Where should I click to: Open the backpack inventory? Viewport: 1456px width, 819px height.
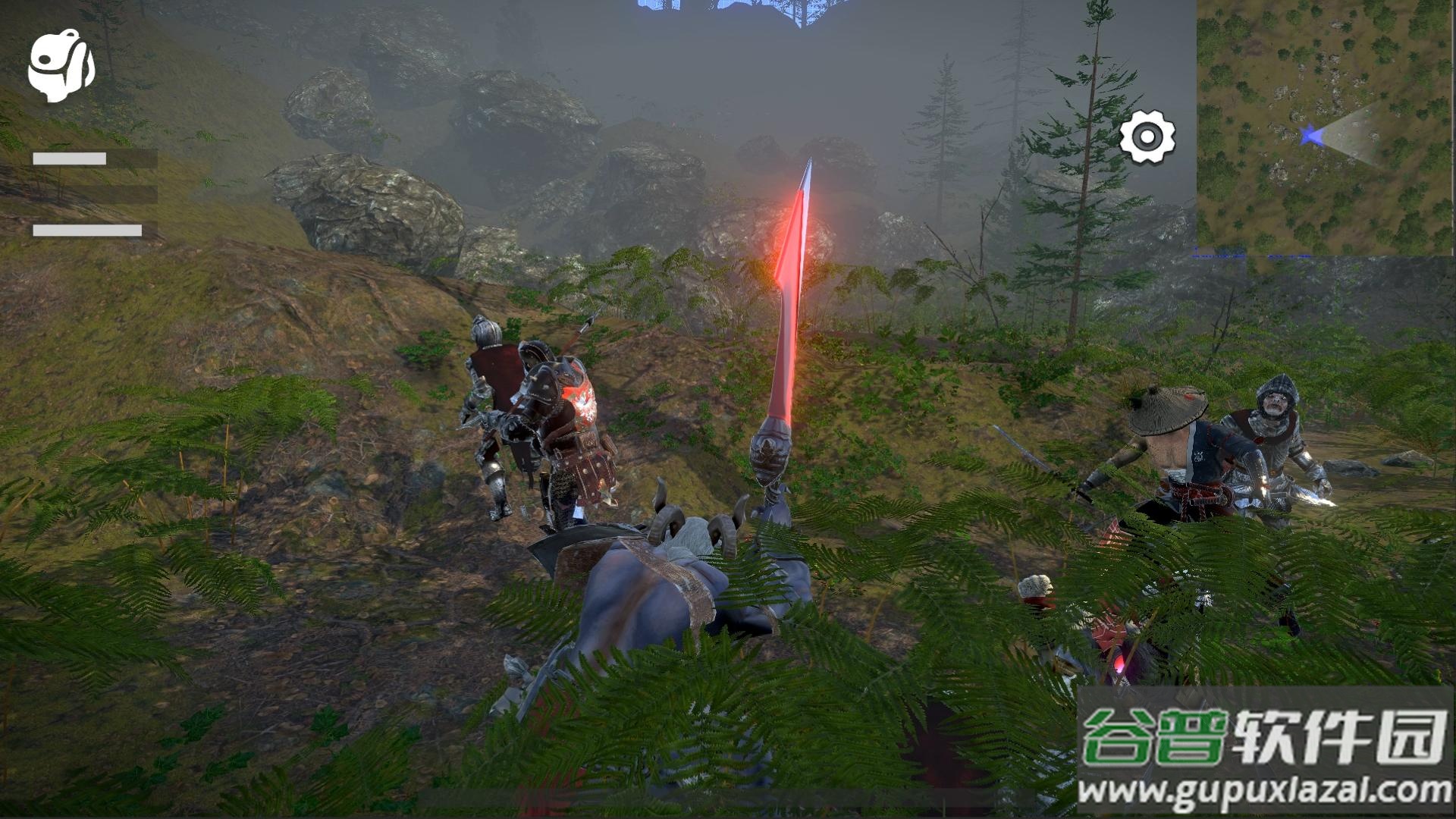click(61, 66)
